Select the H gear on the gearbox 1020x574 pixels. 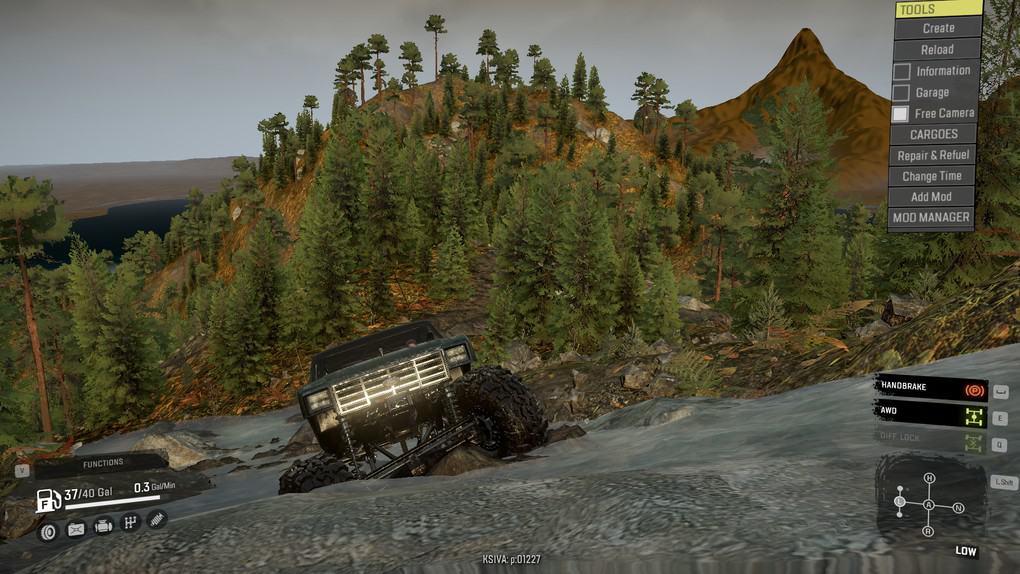929,479
